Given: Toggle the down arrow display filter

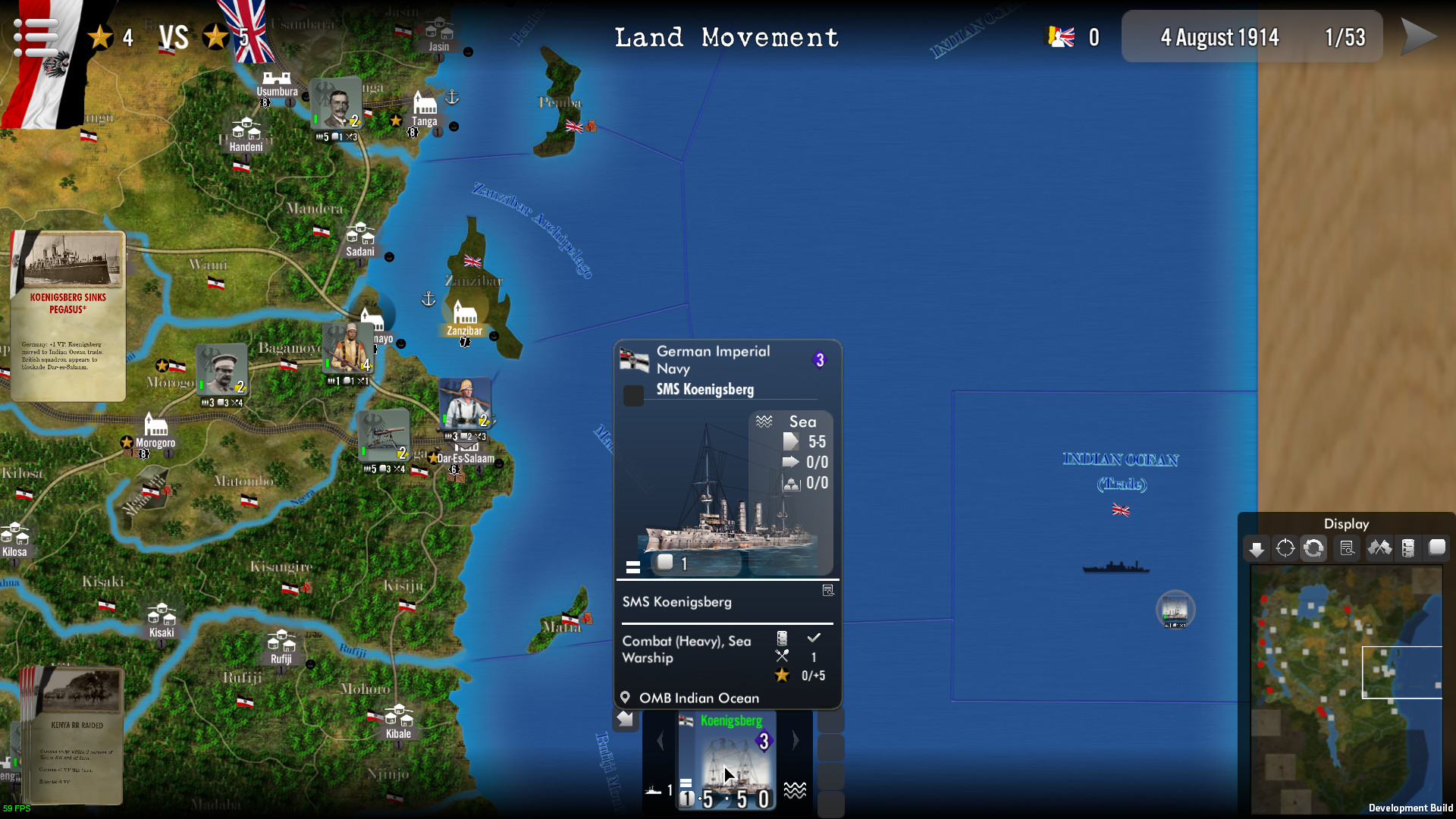Looking at the screenshot, I should (x=1257, y=548).
